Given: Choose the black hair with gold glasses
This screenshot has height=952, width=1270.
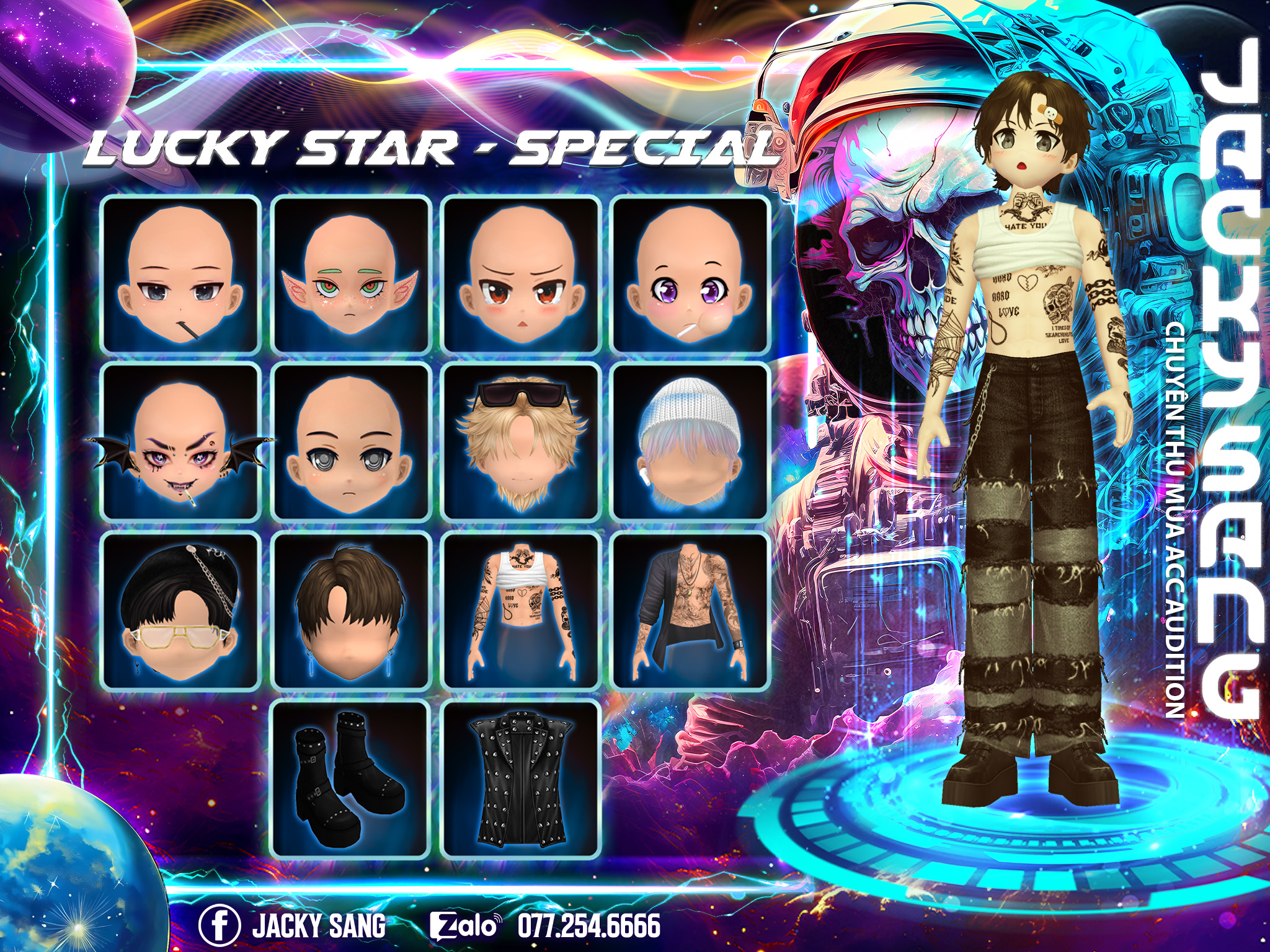Looking at the screenshot, I should click(180, 610).
